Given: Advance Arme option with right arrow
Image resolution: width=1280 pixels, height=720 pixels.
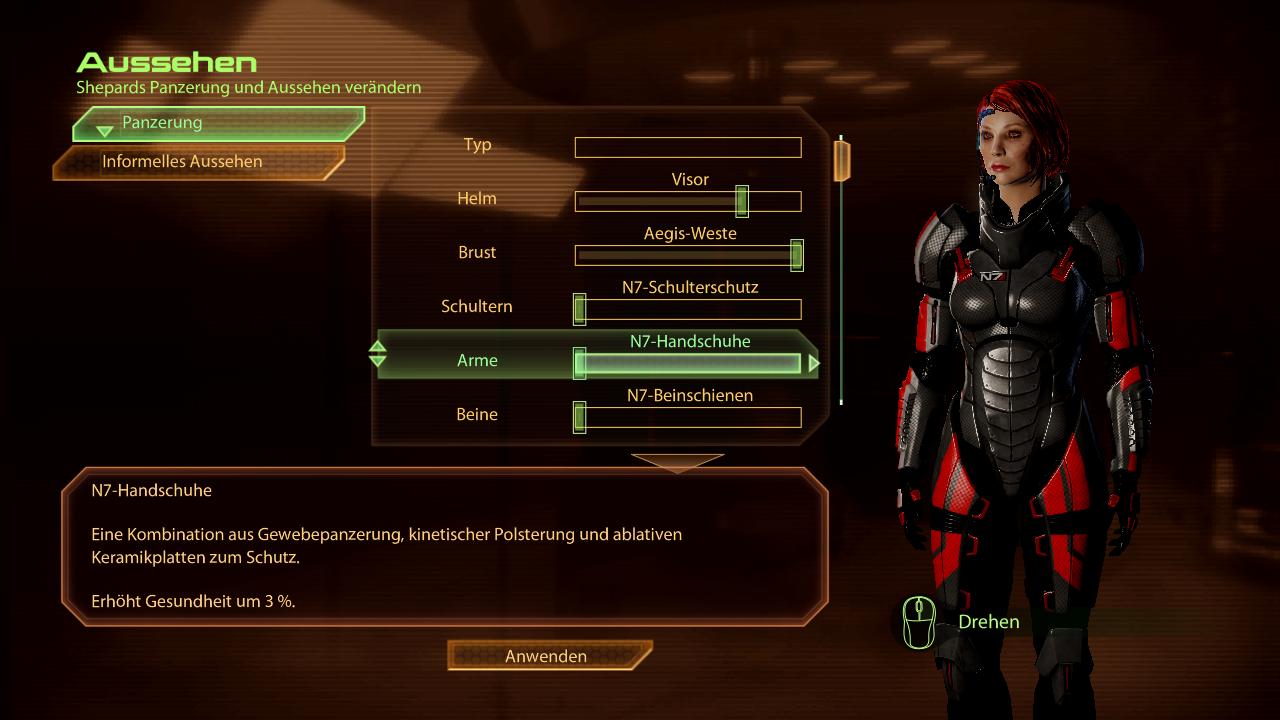Looking at the screenshot, I should (814, 364).
